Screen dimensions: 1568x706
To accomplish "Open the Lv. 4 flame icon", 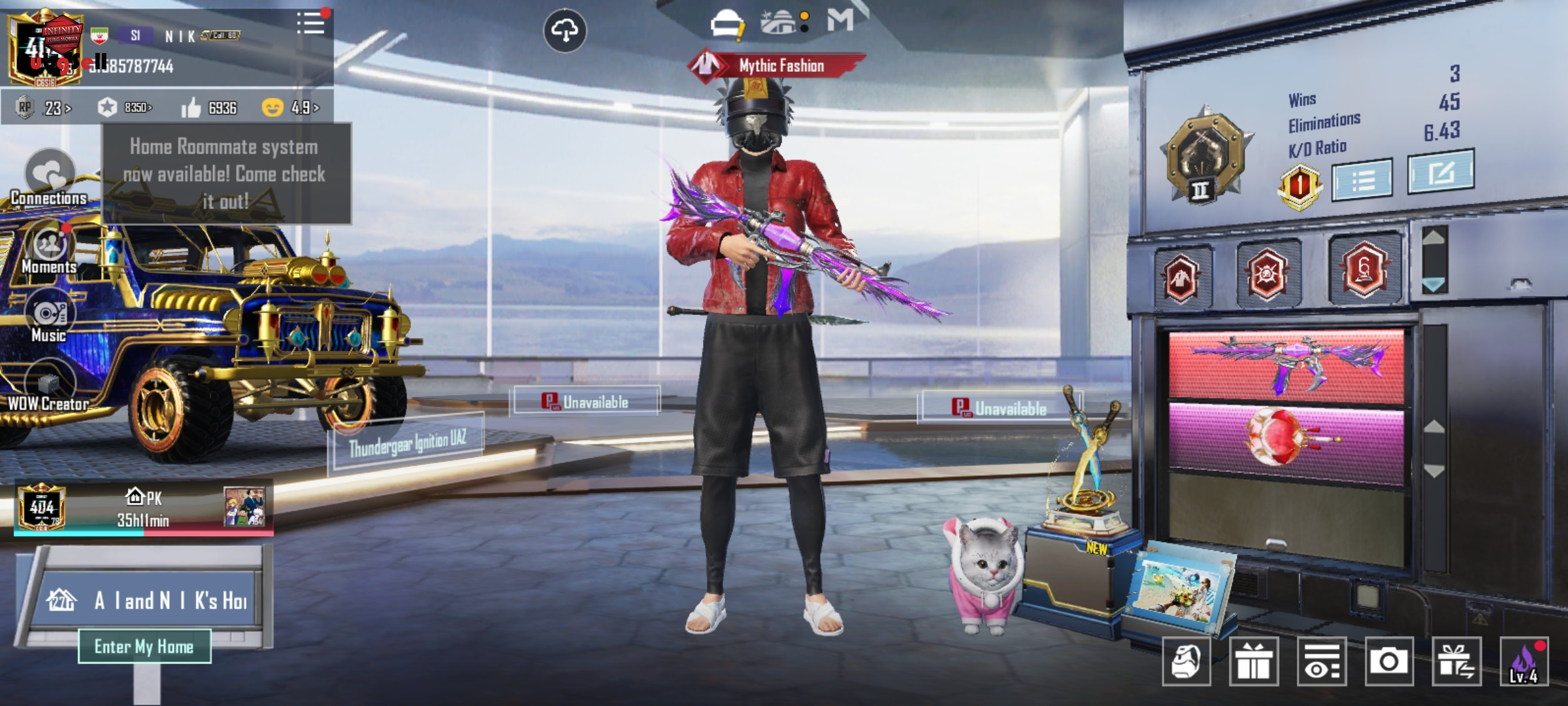I will tap(1524, 662).
